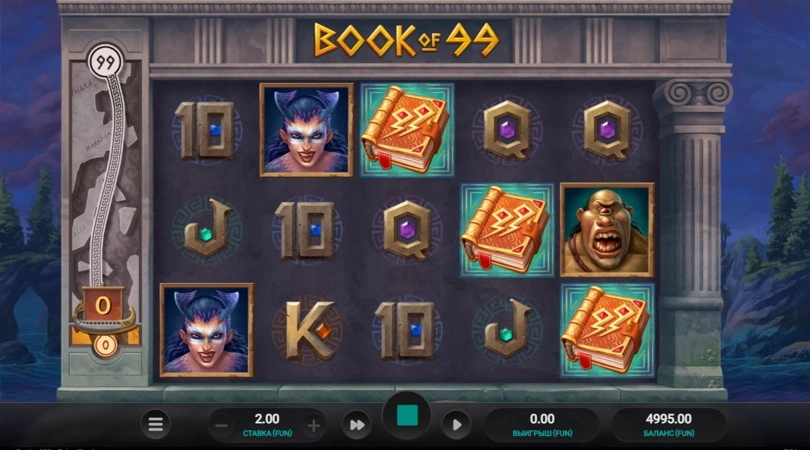This screenshot has height=450, width=810.
Task: Decrease the bet with the minus button
Action: (x=223, y=424)
